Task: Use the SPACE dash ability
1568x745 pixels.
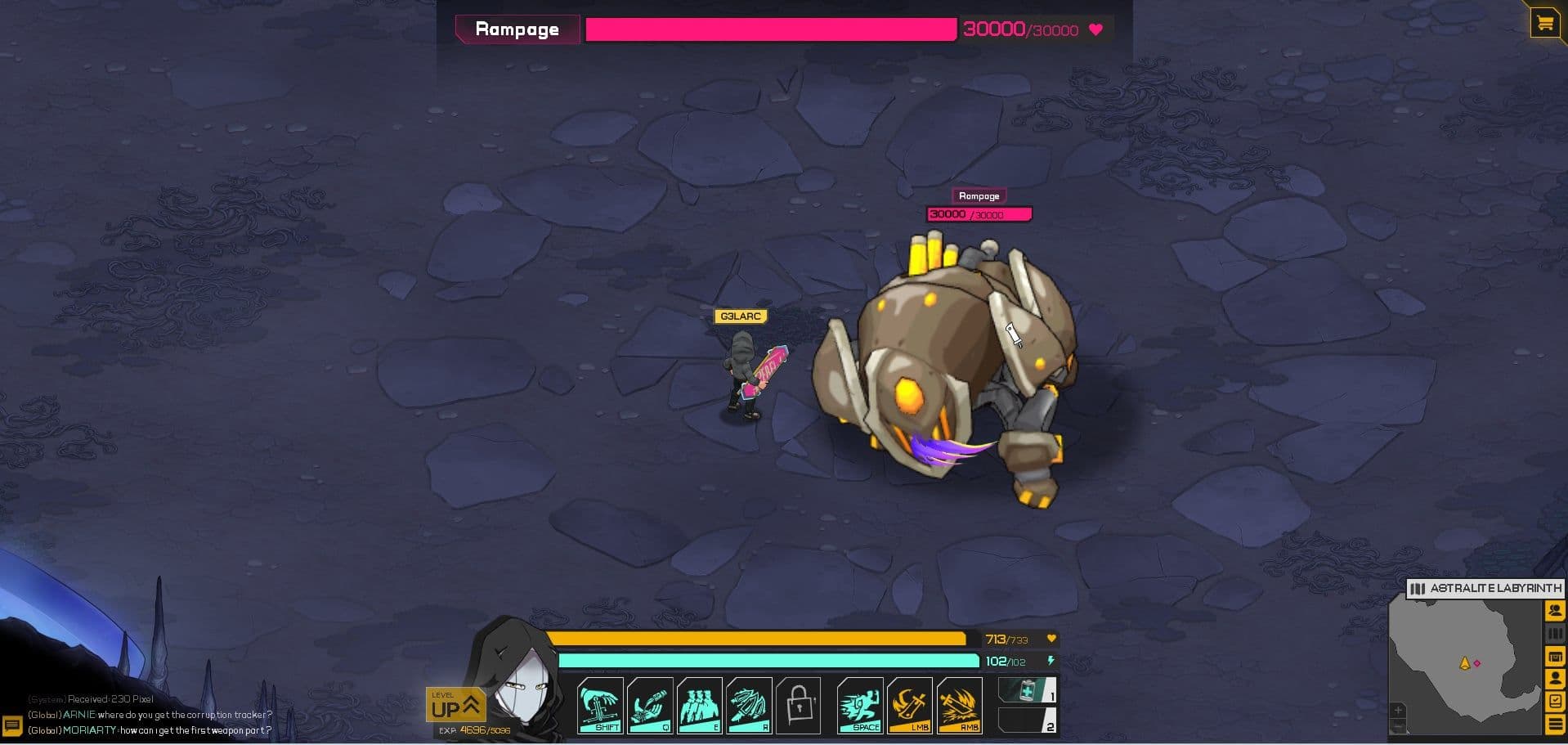Action: [860, 706]
